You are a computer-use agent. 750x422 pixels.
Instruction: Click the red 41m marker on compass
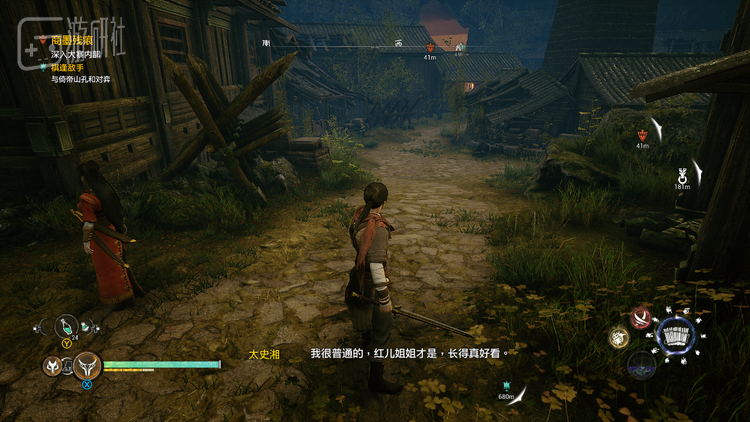click(430, 48)
